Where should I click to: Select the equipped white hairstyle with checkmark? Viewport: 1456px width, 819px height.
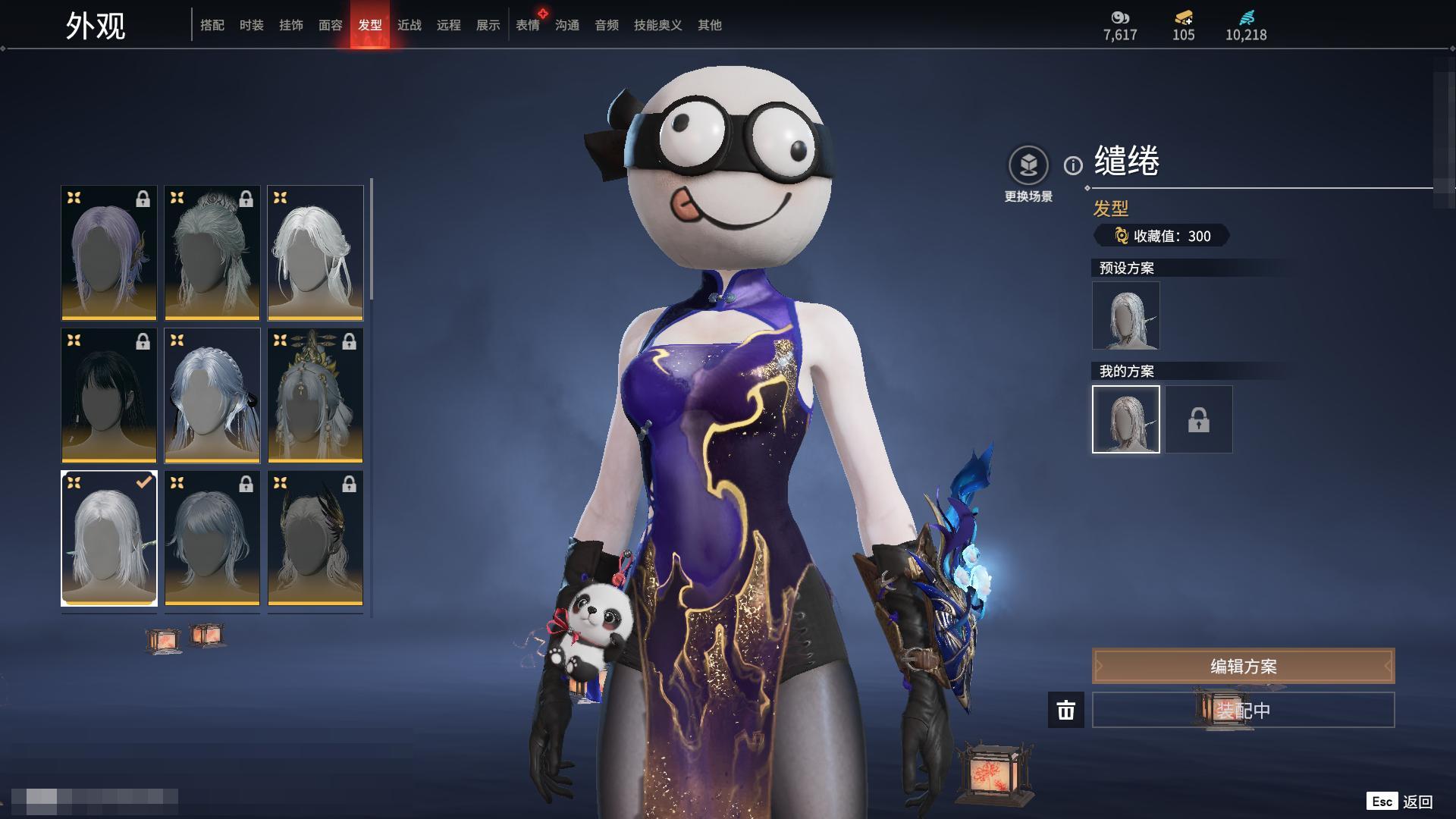(x=109, y=538)
